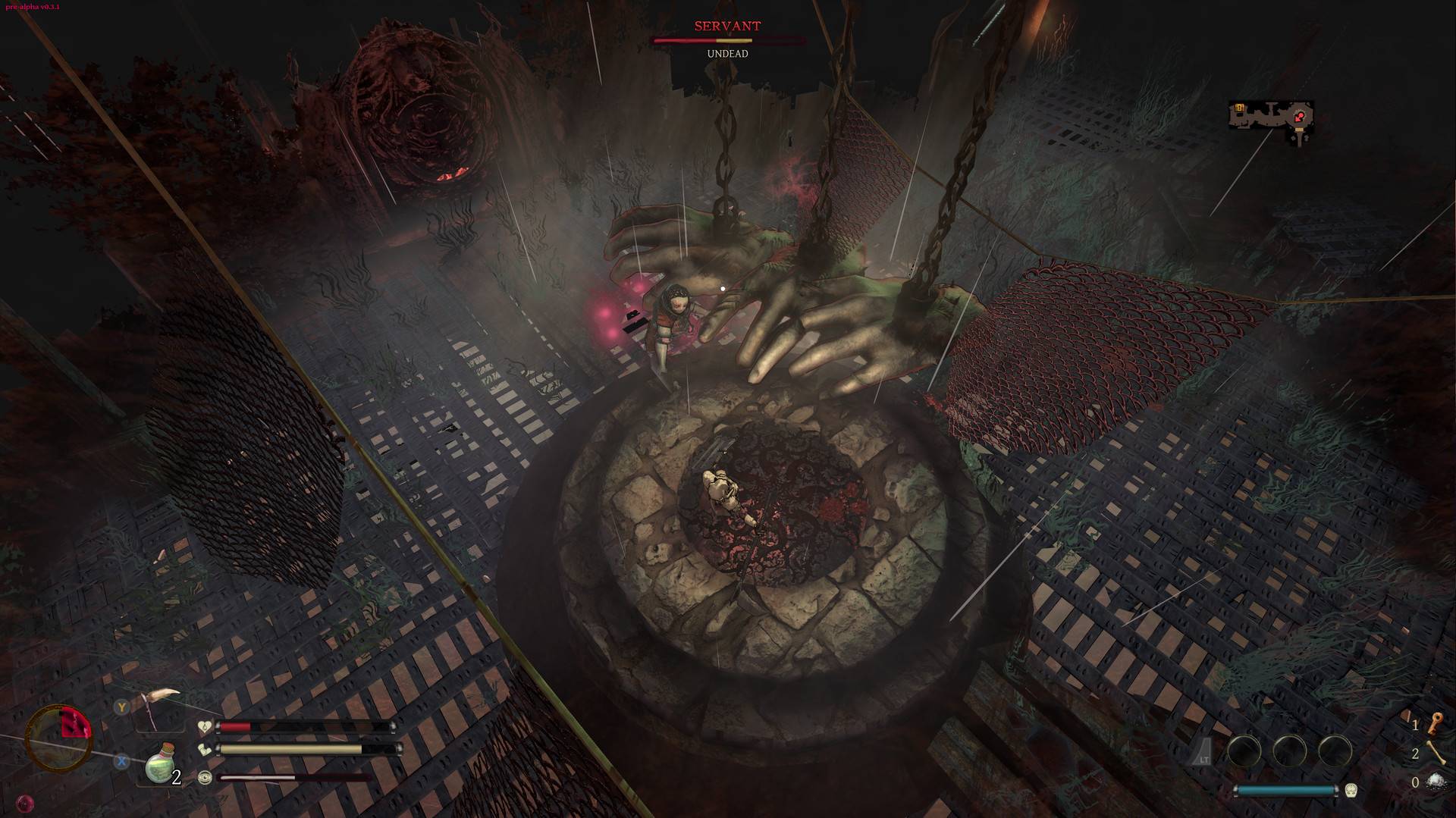This screenshot has height=818, width=1456.
Task: Choose the bone scythe weapon slot
Action: coord(161,705)
